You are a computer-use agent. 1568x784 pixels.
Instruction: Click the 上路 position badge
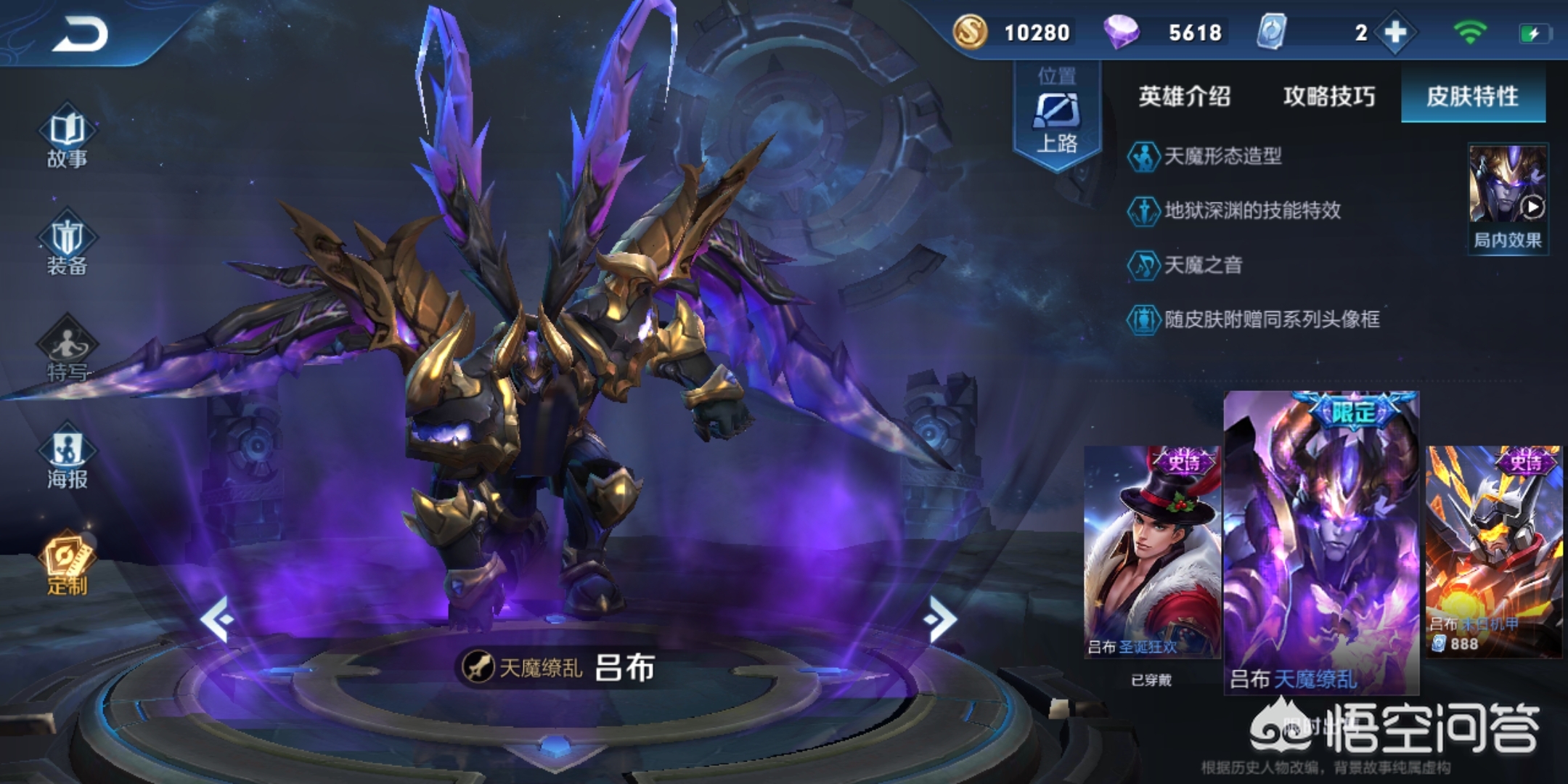1057,116
